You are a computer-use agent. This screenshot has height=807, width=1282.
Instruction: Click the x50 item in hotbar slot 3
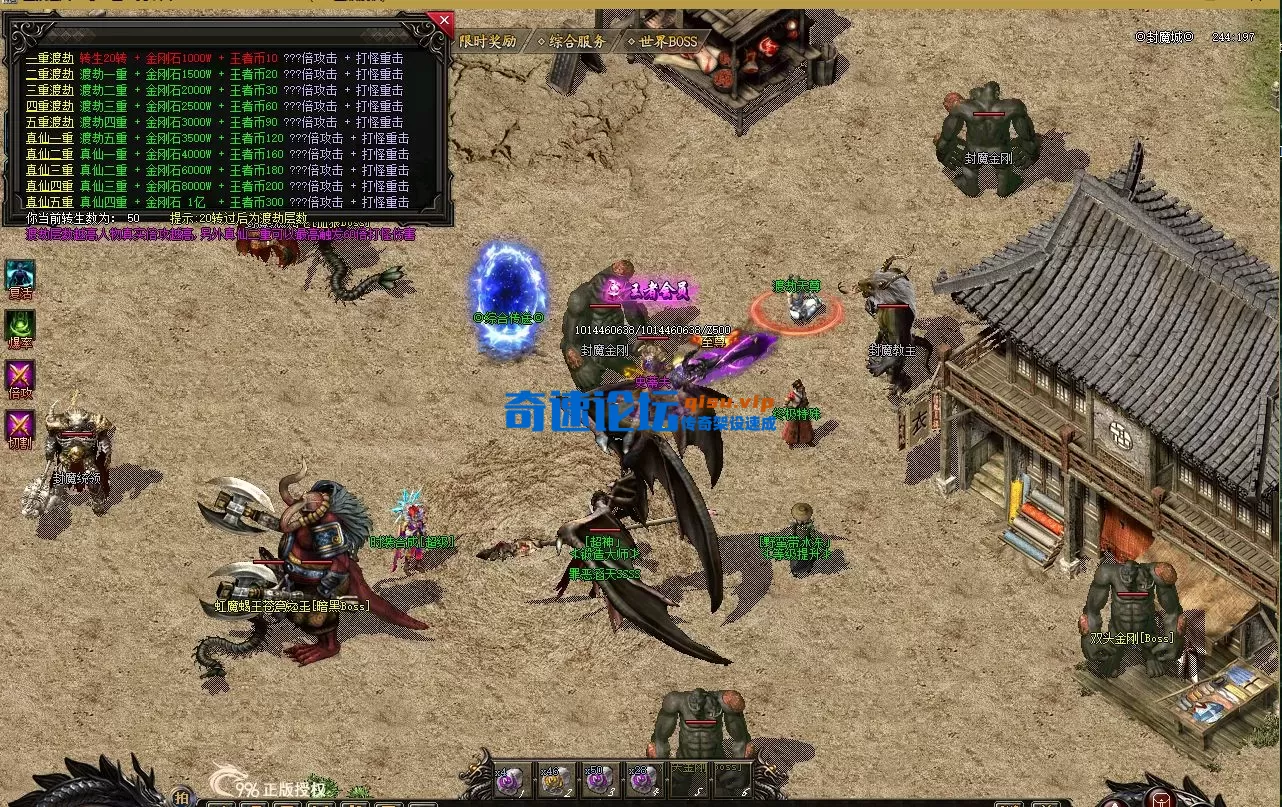(x=598, y=781)
